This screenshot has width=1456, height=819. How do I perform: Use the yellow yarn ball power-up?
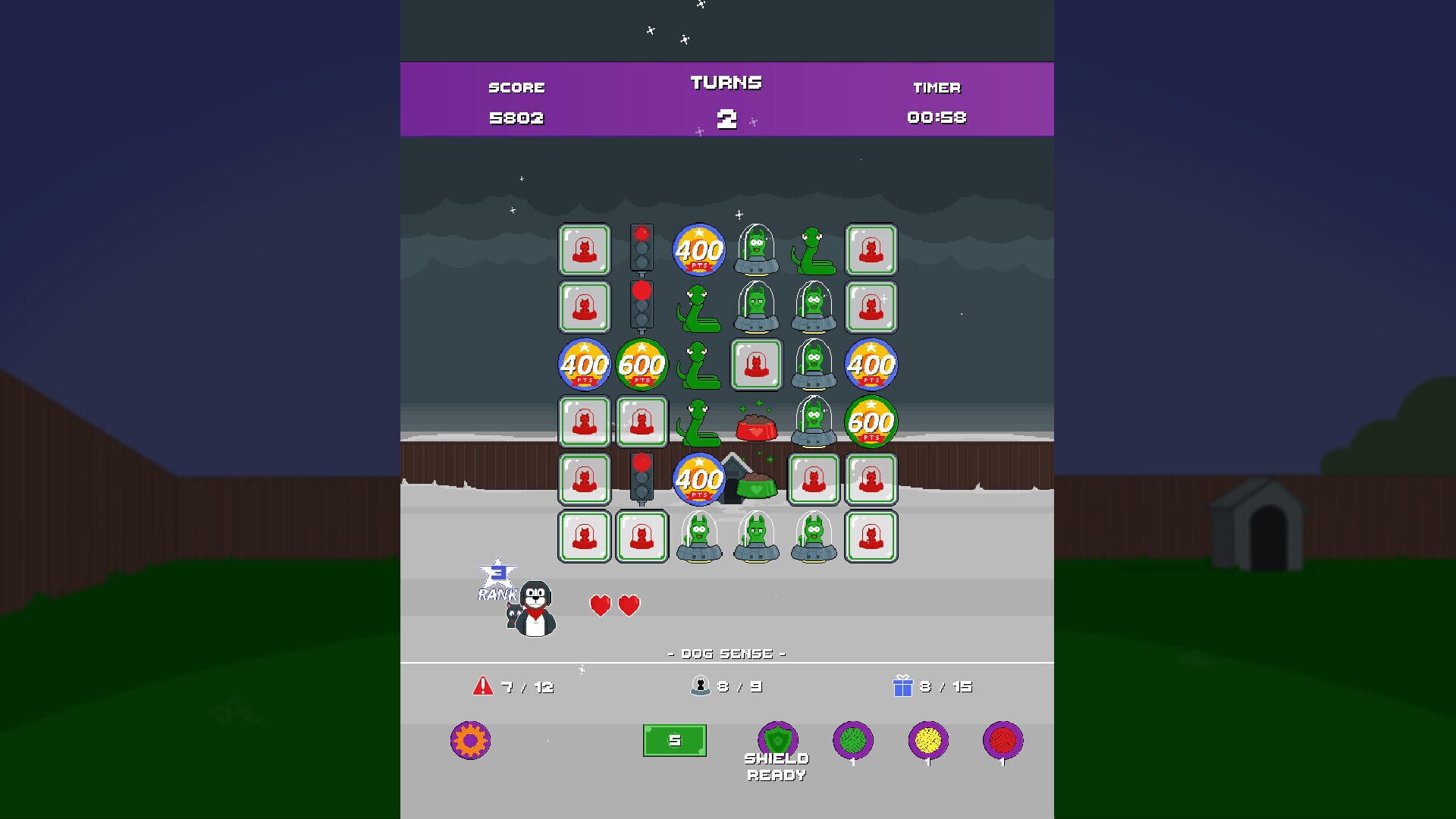coord(928,741)
